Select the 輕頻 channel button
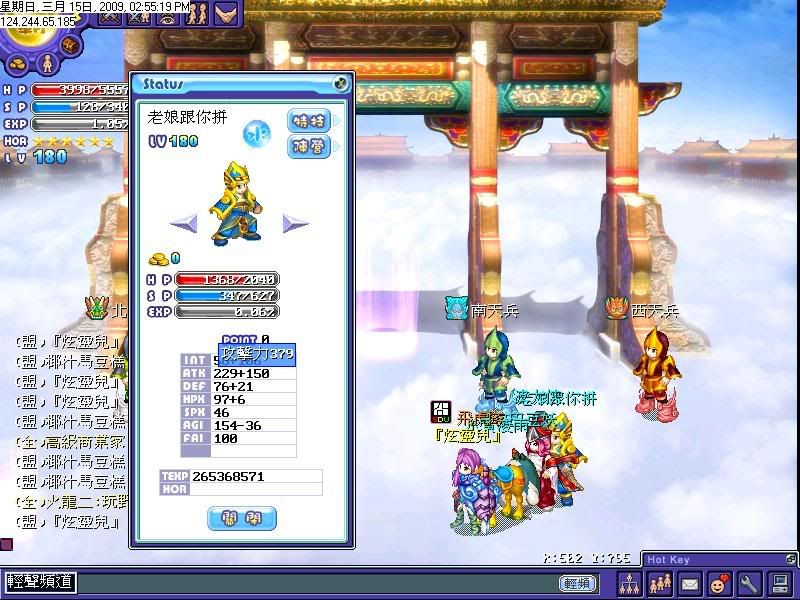Viewport: 800px width, 600px height. tap(579, 583)
